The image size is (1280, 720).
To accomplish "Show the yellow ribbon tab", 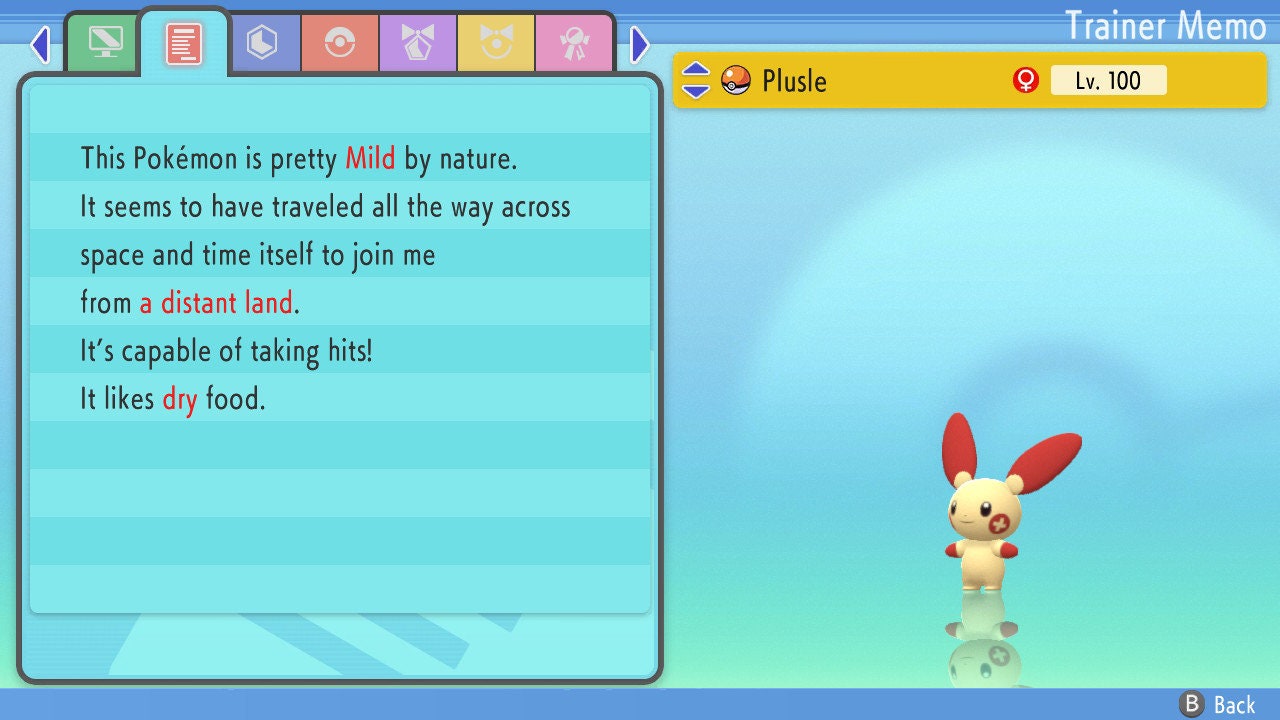I will tap(496, 43).
